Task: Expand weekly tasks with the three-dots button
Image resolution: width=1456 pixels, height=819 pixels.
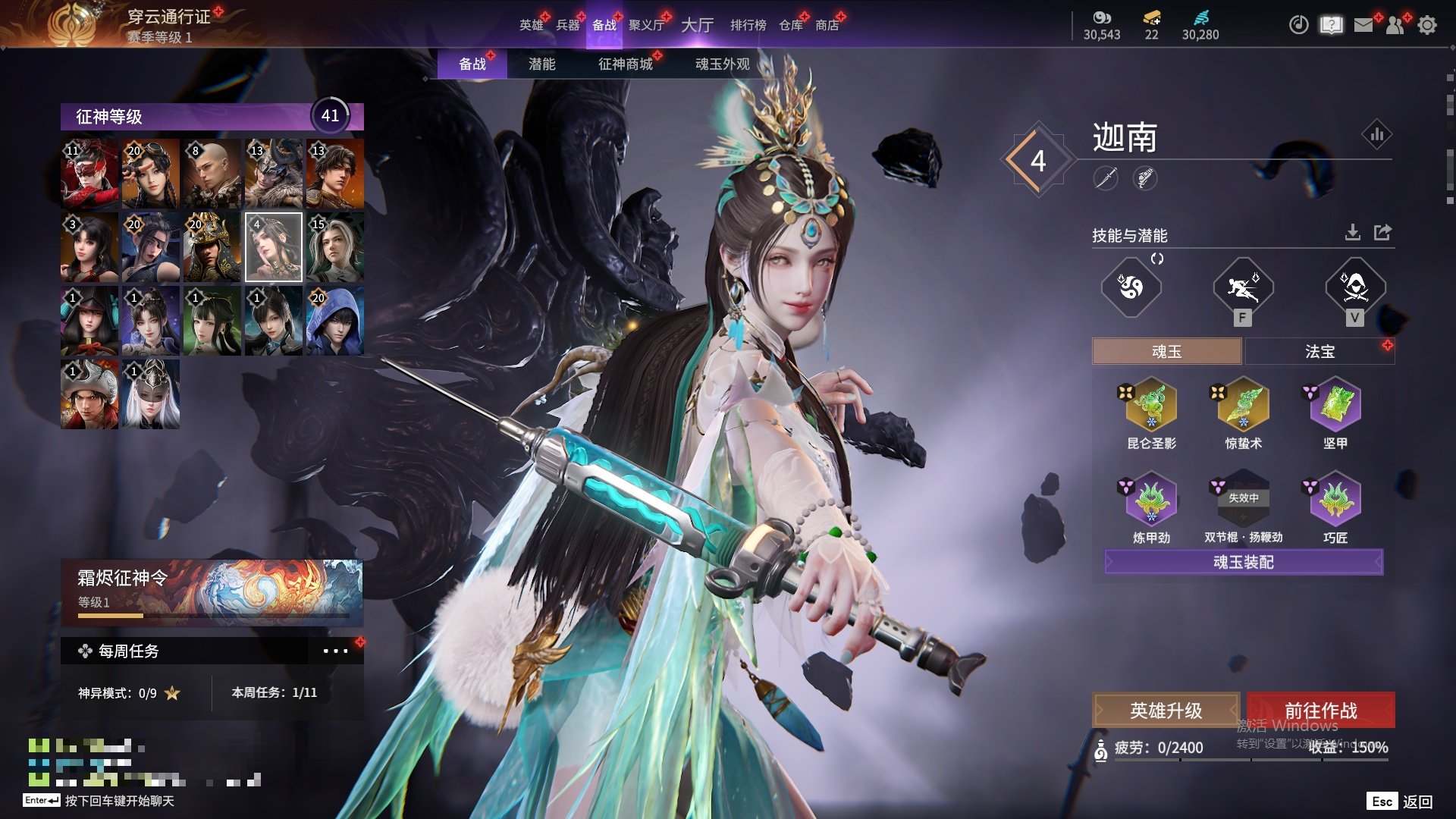Action: pos(335,651)
